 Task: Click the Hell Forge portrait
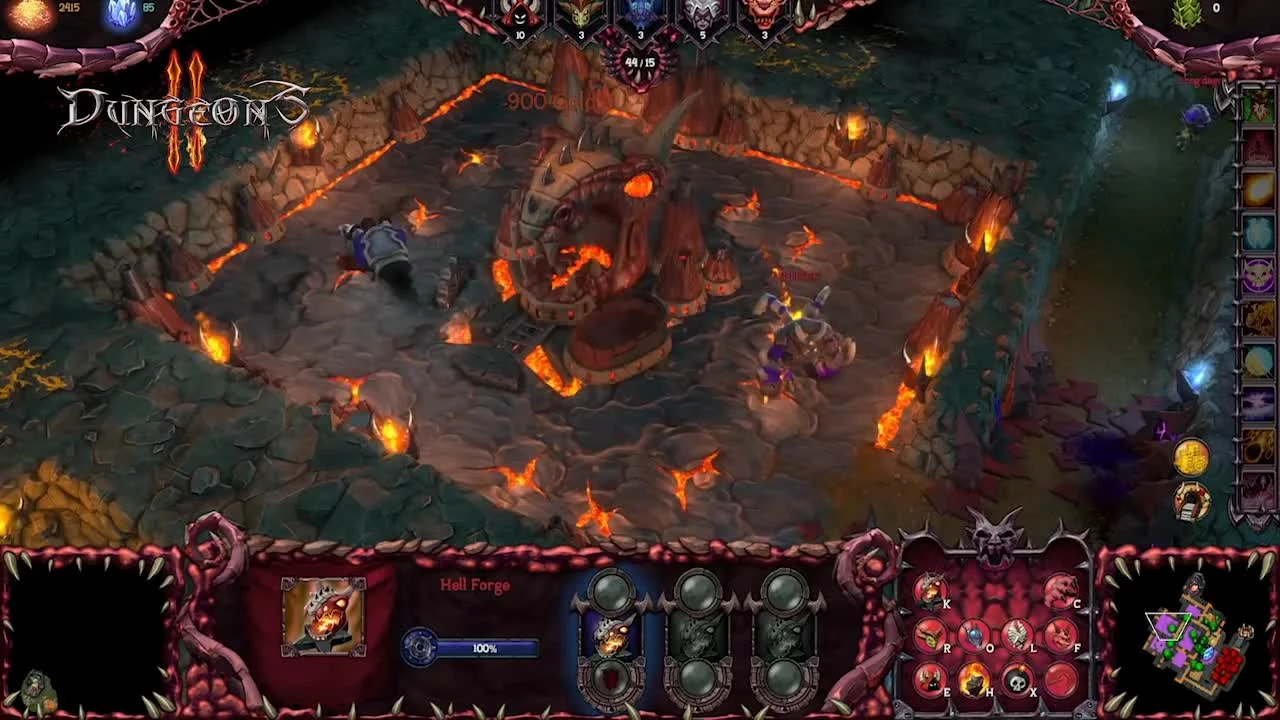[323, 617]
